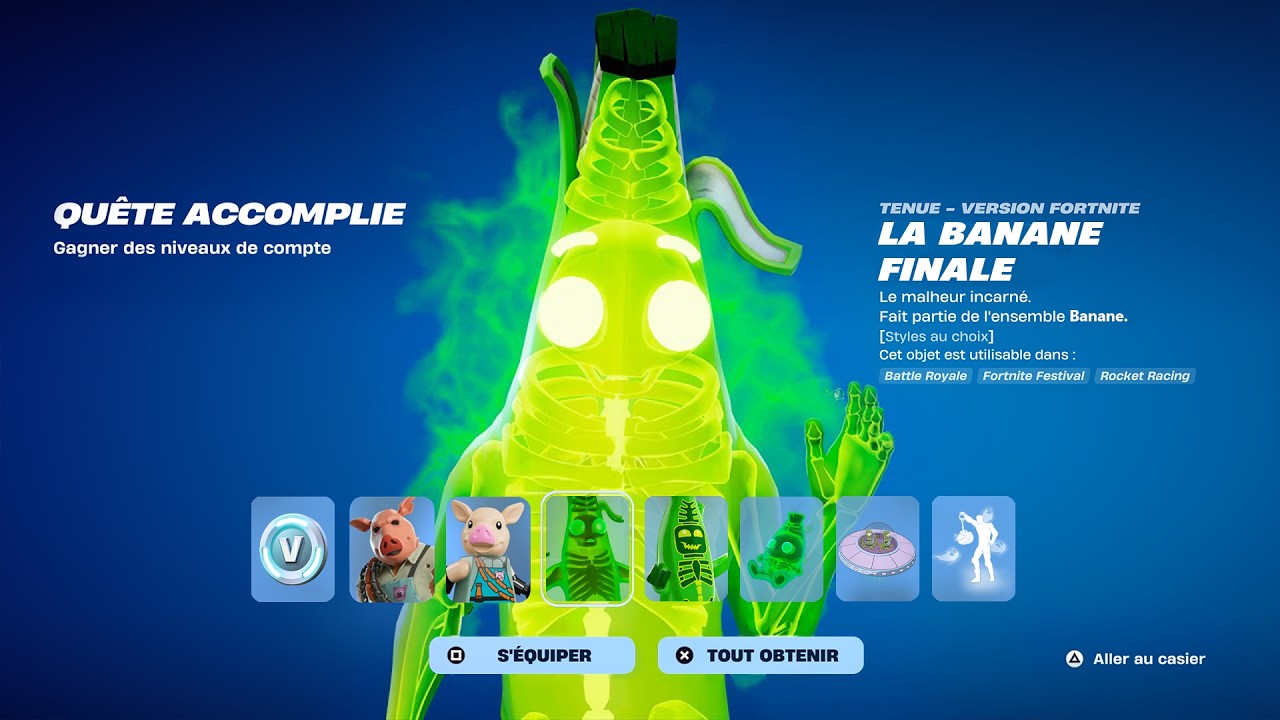Open the green banana back bling reward
Viewport: 1280px width, 720px height.
point(782,548)
